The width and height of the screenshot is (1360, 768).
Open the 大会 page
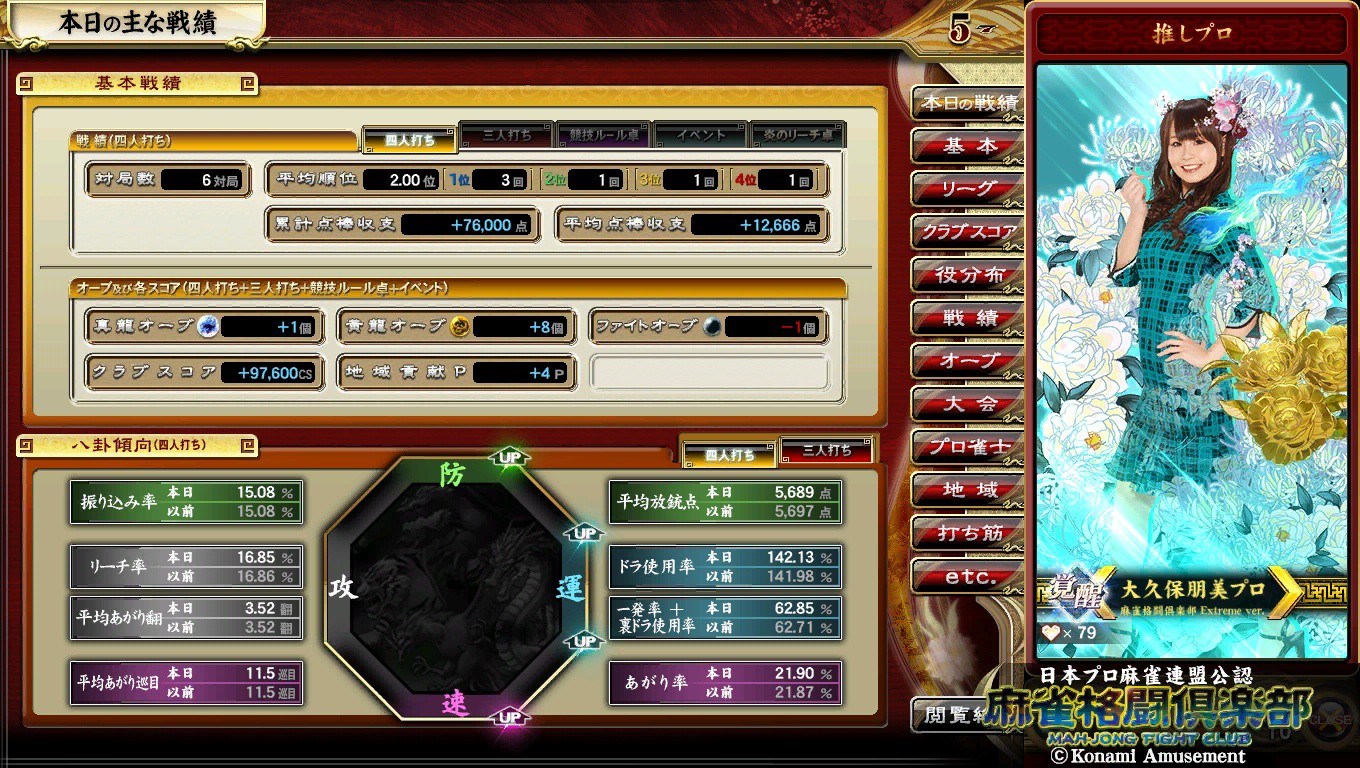pyautogui.click(x=968, y=404)
